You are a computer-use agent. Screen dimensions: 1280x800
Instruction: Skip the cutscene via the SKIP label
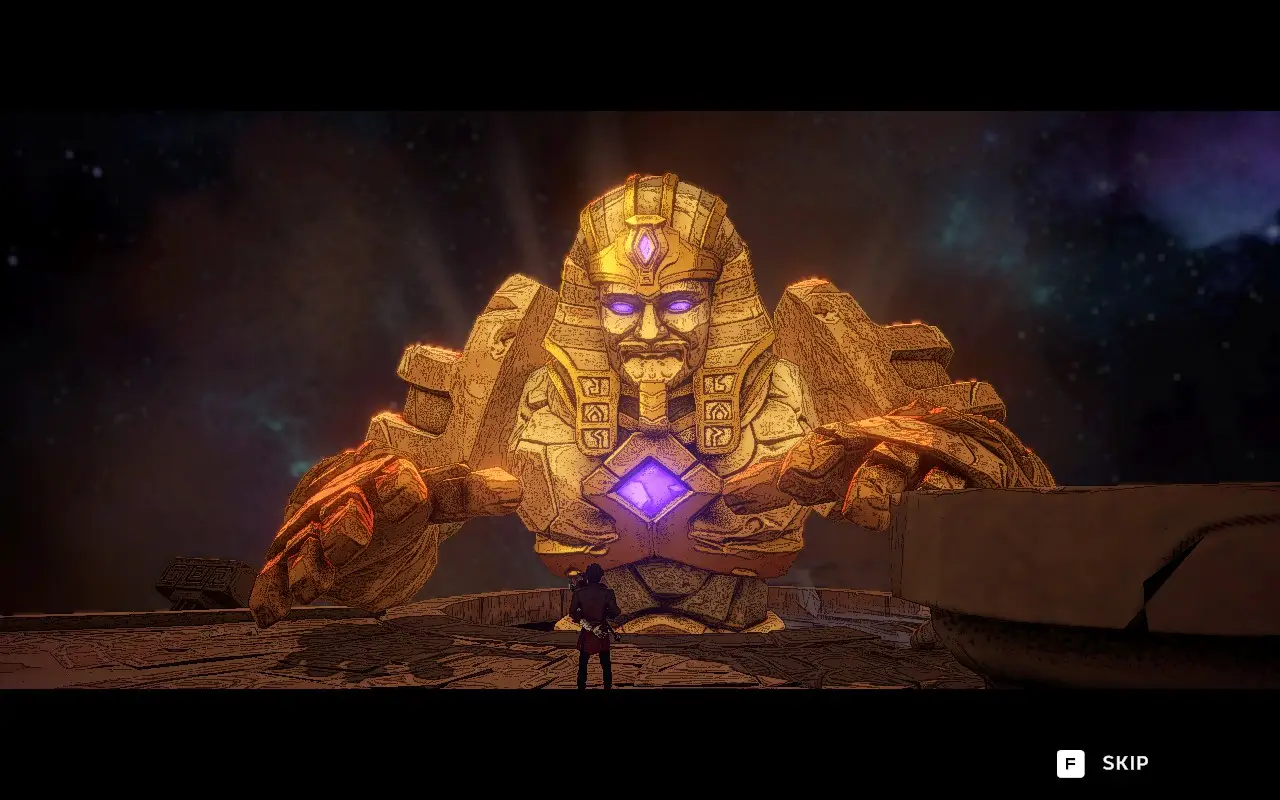pos(1124,763)
